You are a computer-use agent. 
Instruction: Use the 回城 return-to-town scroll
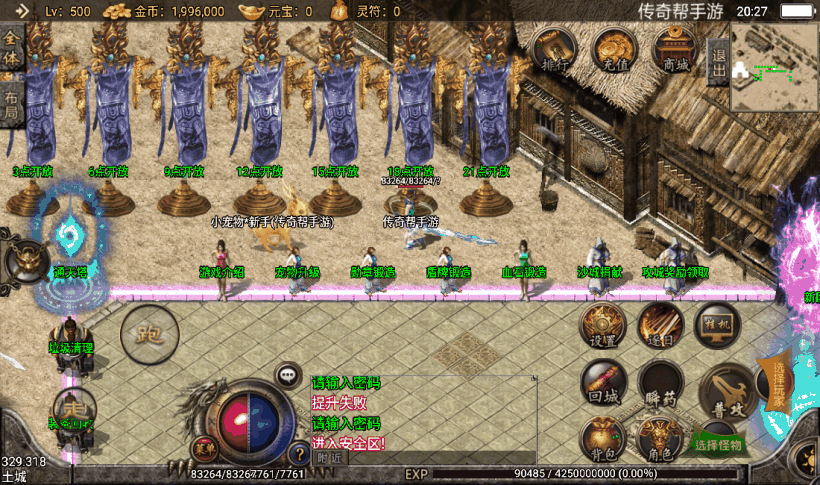[x=603, y=383]
